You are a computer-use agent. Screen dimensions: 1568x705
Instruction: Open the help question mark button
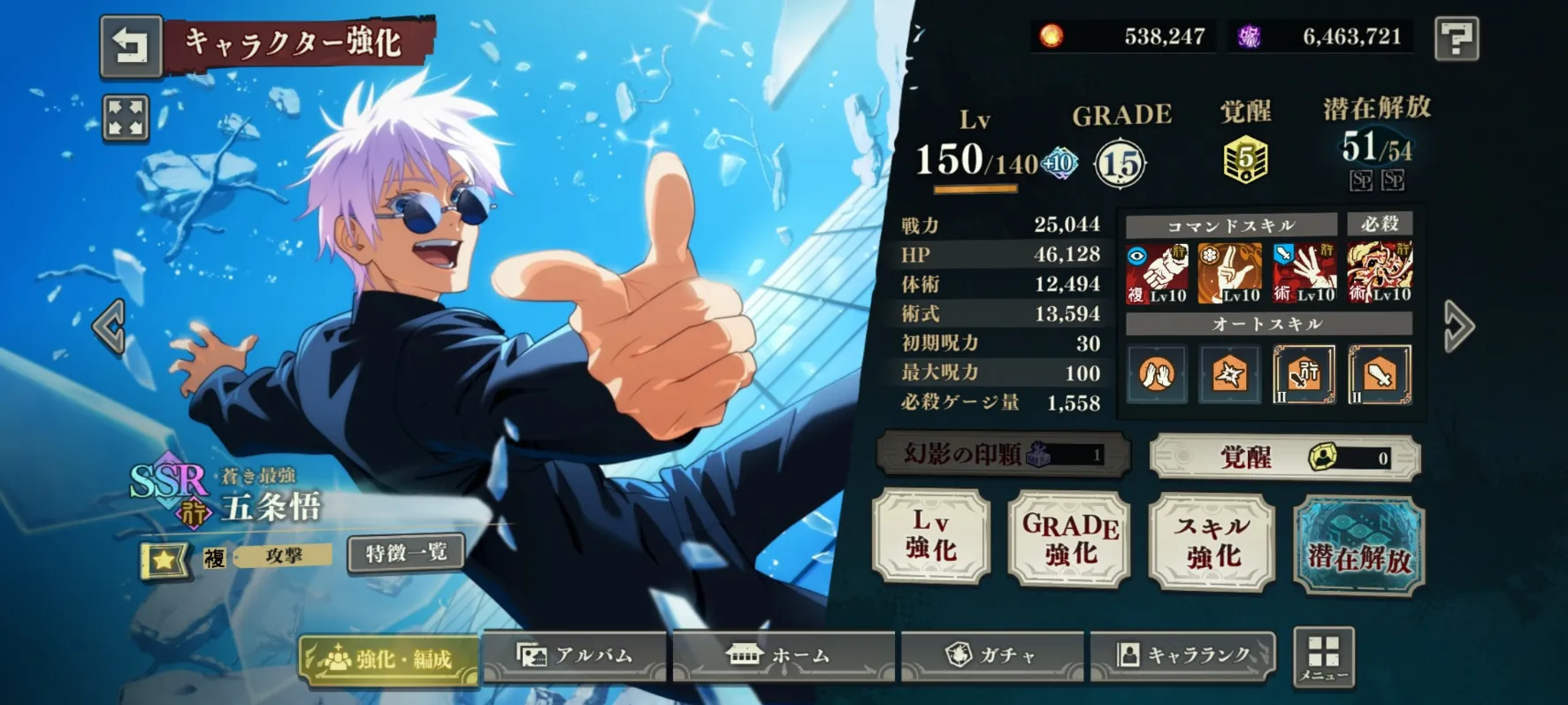1456,39
